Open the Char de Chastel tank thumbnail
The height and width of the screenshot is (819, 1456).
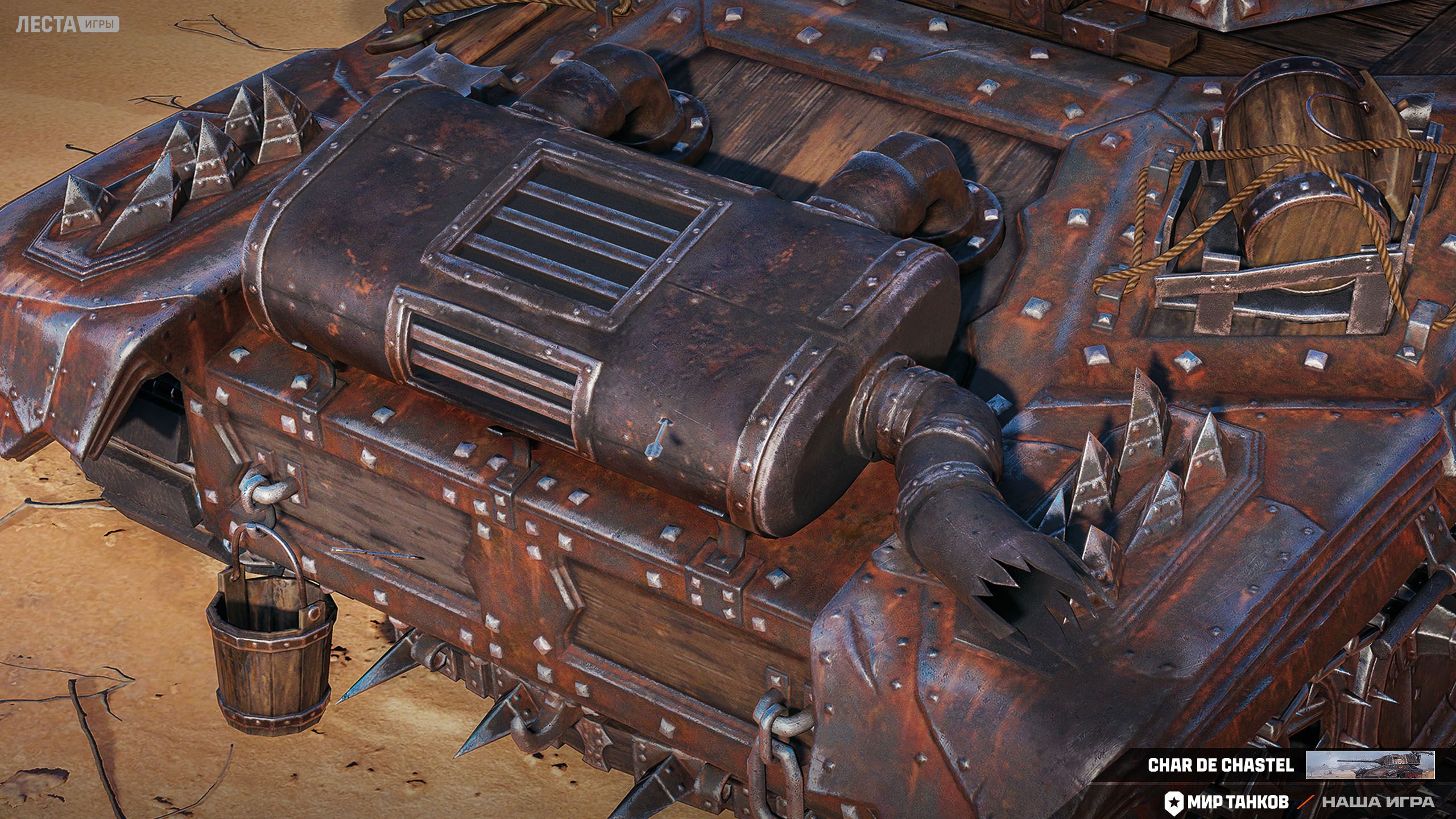click(1370, 765)
